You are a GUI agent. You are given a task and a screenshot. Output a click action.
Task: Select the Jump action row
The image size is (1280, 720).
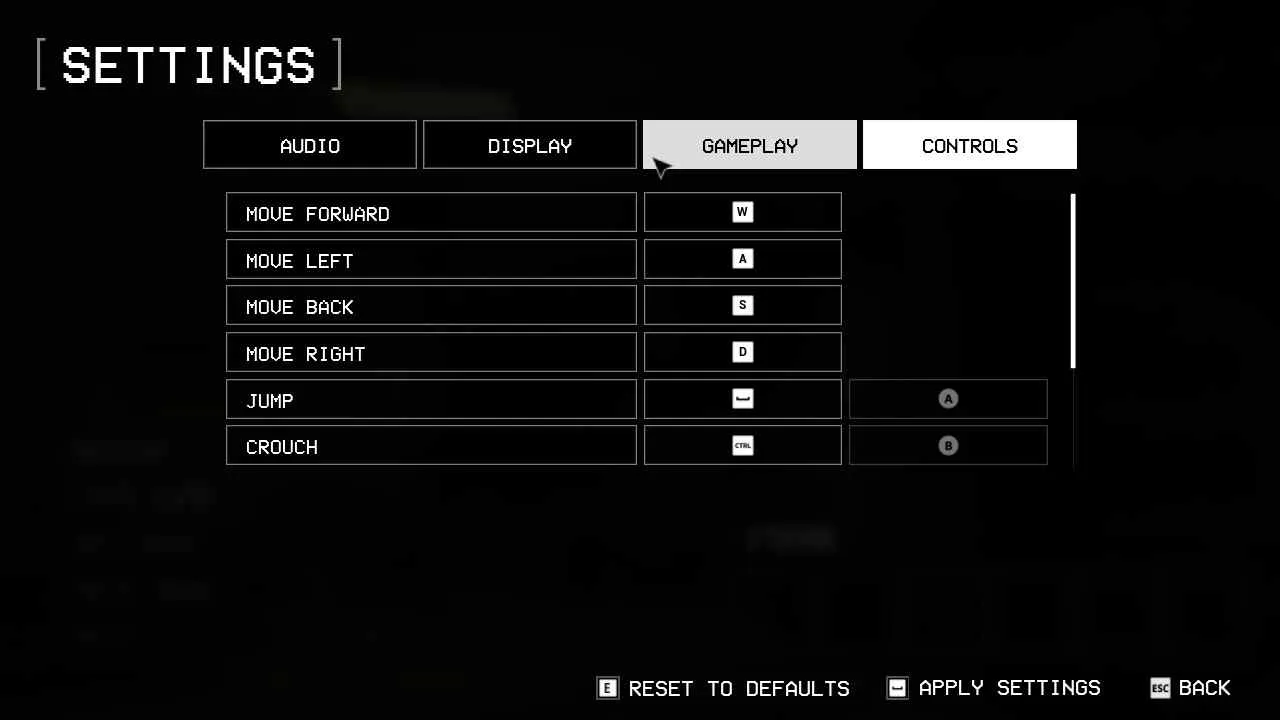431,399
